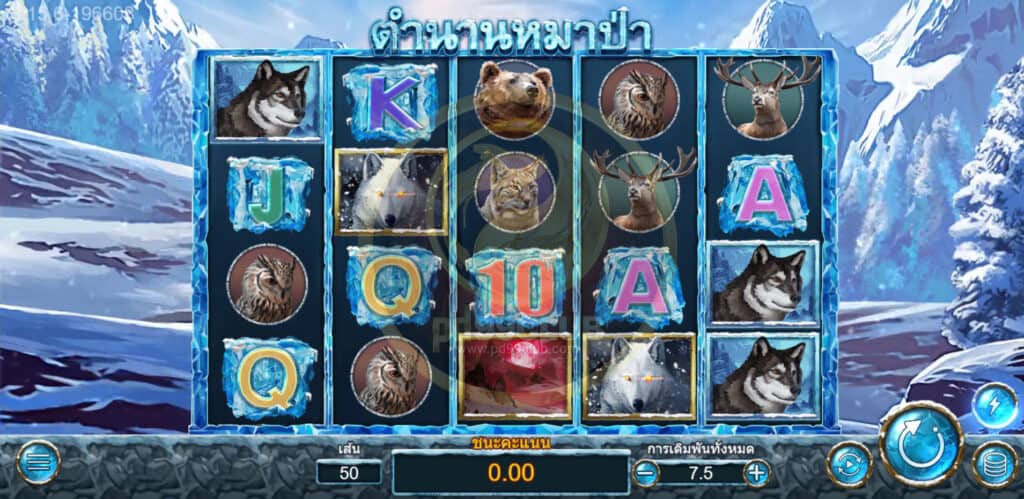Increase the total bet with the plus button

point(756,473)
